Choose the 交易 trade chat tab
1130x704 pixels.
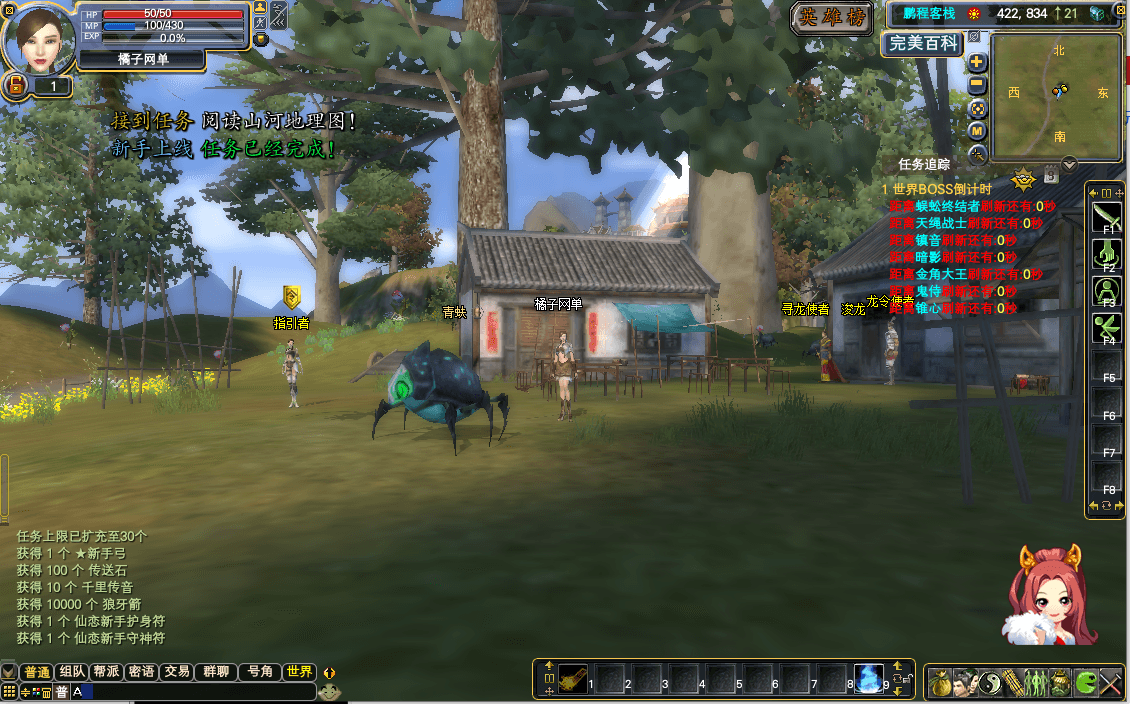(177, 672)
